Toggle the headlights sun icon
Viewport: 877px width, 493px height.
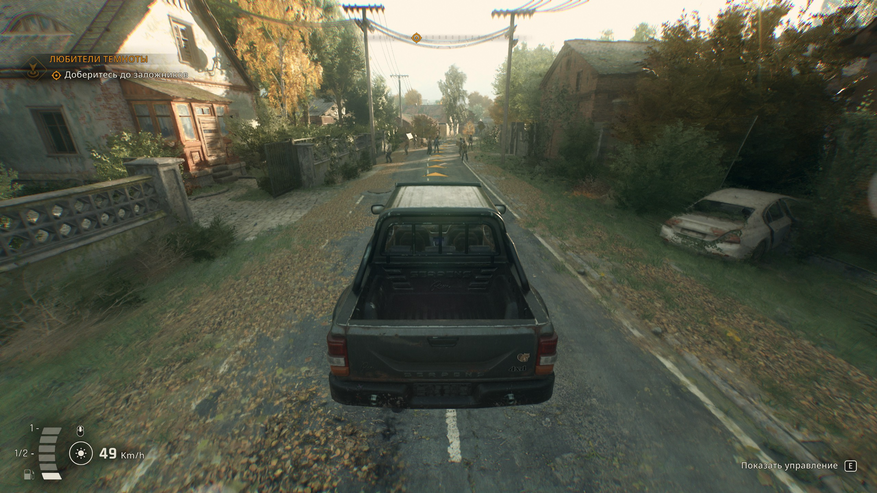click(x=80, y=454)
